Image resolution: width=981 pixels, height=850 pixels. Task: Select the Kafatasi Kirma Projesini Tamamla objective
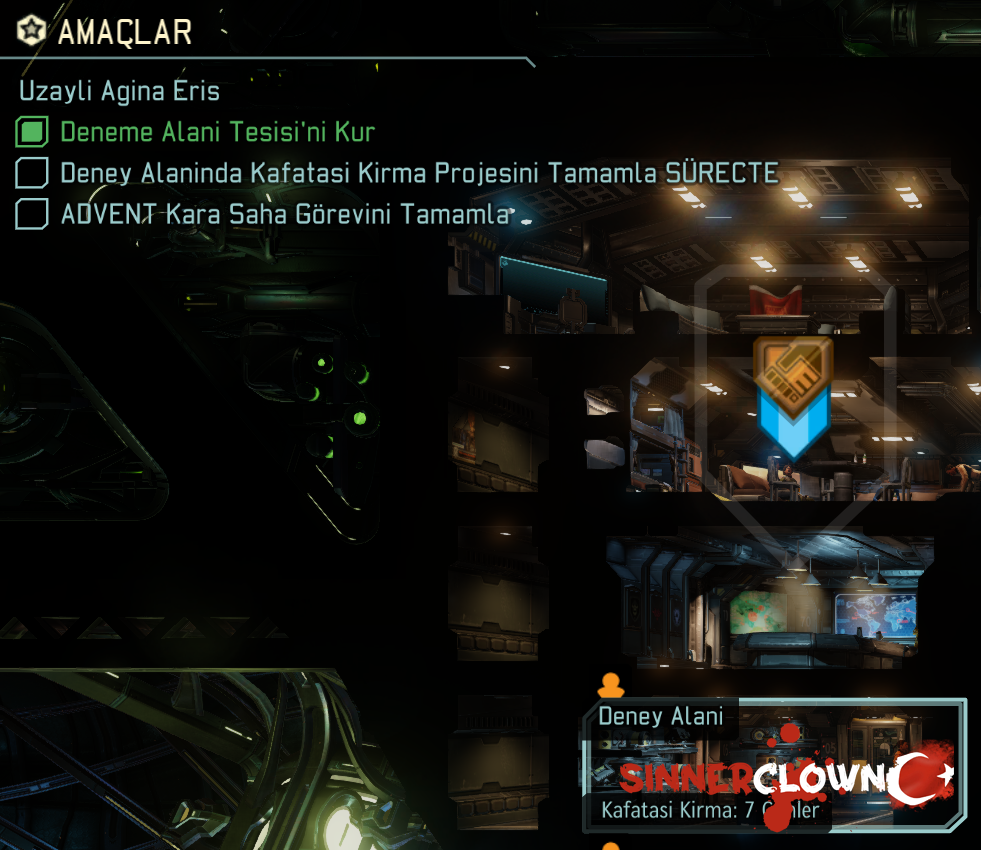418,173
